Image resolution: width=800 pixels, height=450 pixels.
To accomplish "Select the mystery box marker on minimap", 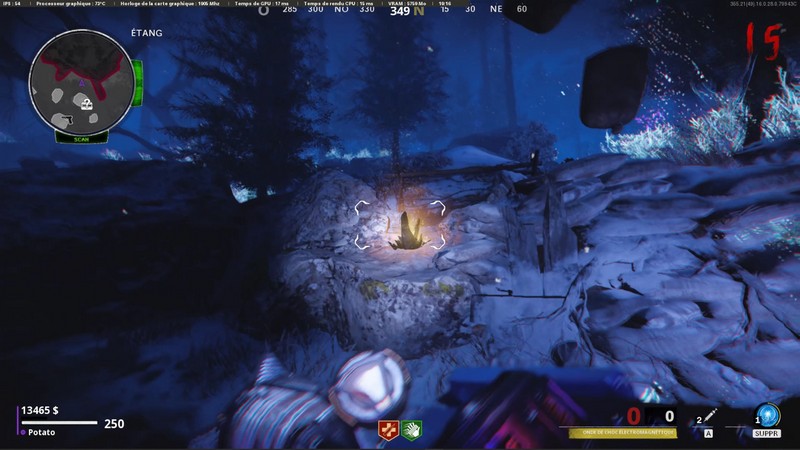I will pos(87,102).
